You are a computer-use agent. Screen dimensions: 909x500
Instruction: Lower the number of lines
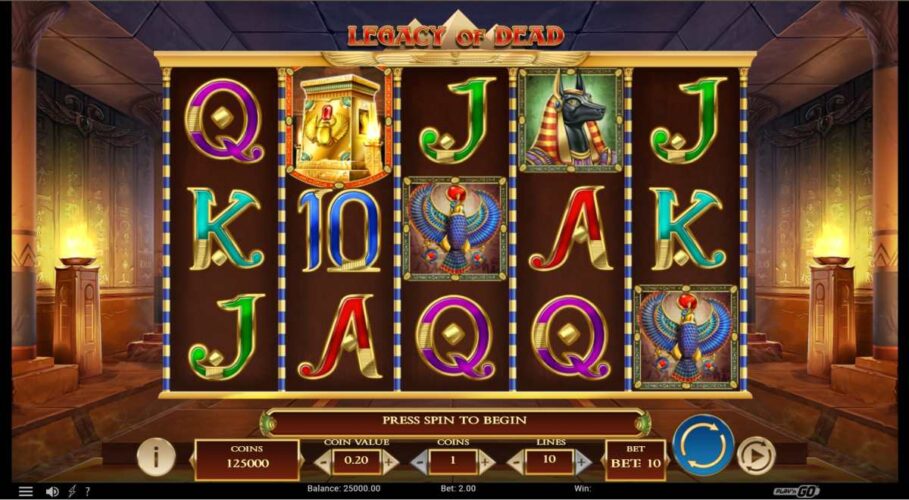517,461
